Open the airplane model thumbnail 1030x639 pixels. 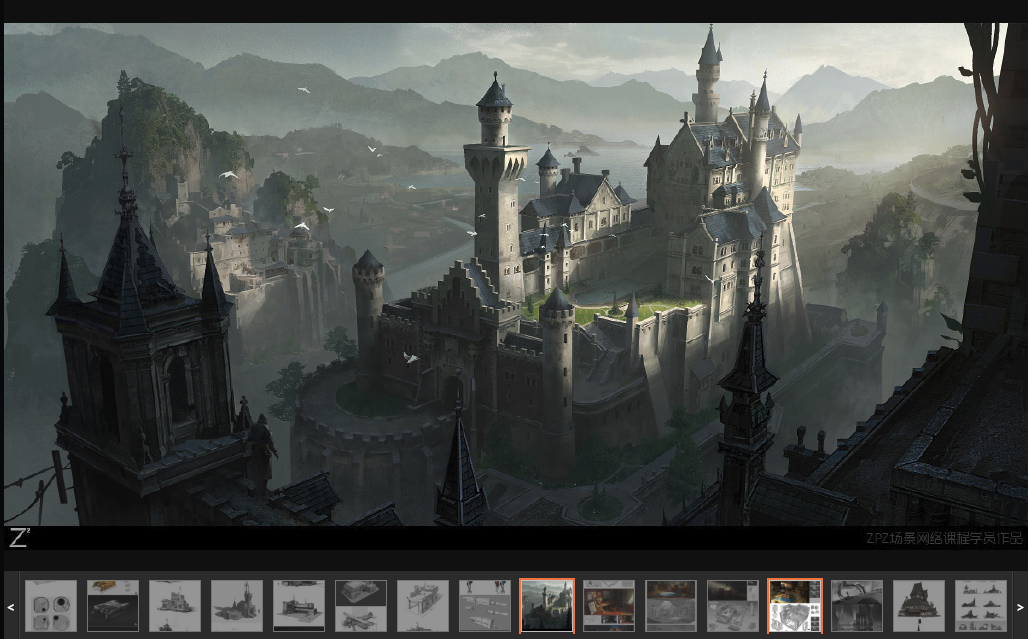[x=361, y=606]
